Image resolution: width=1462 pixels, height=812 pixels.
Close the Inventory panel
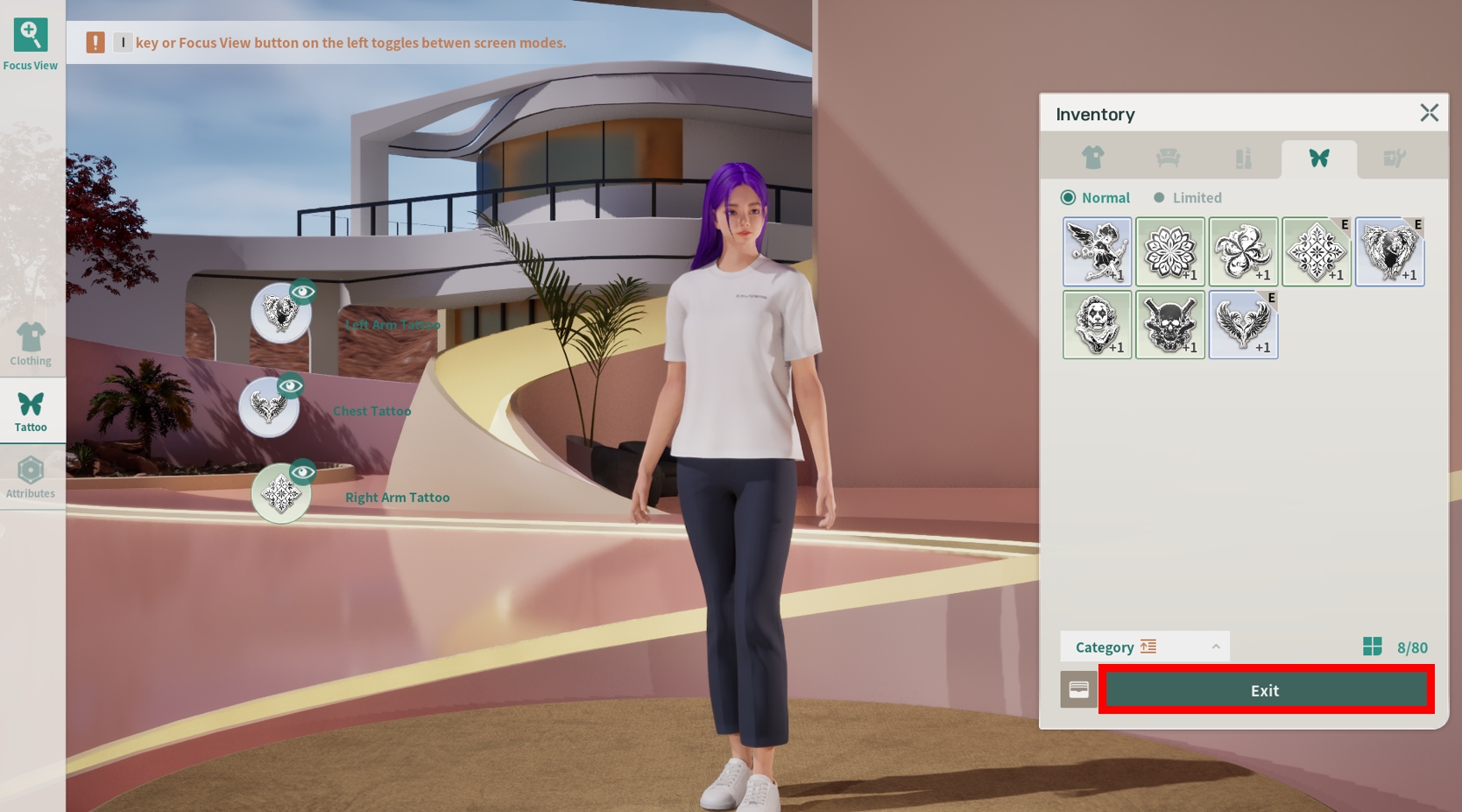tap(1429, 113)
